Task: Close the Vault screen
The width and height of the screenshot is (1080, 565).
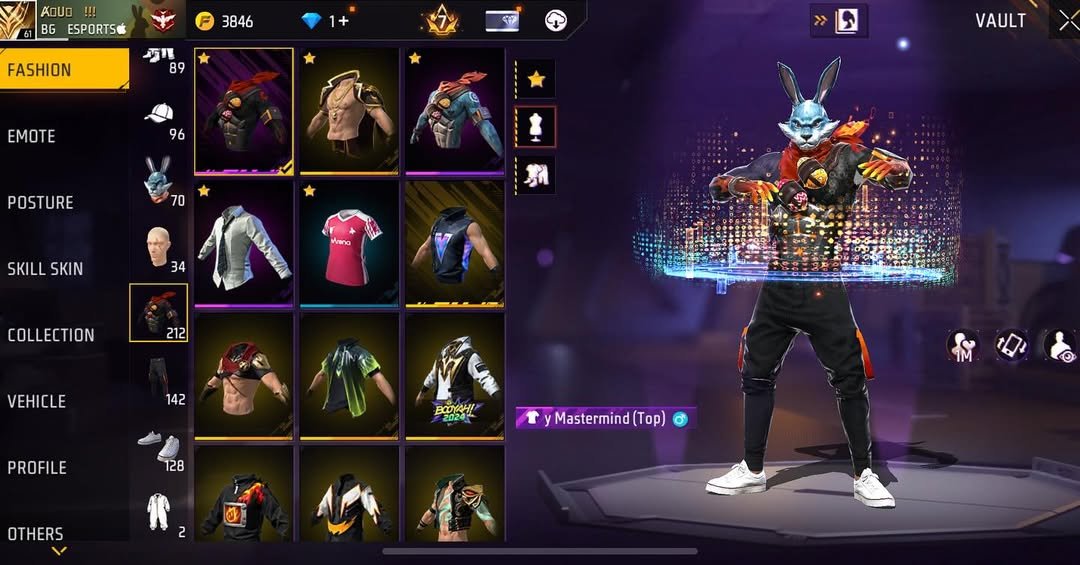Action: (x=1067, y=22)
